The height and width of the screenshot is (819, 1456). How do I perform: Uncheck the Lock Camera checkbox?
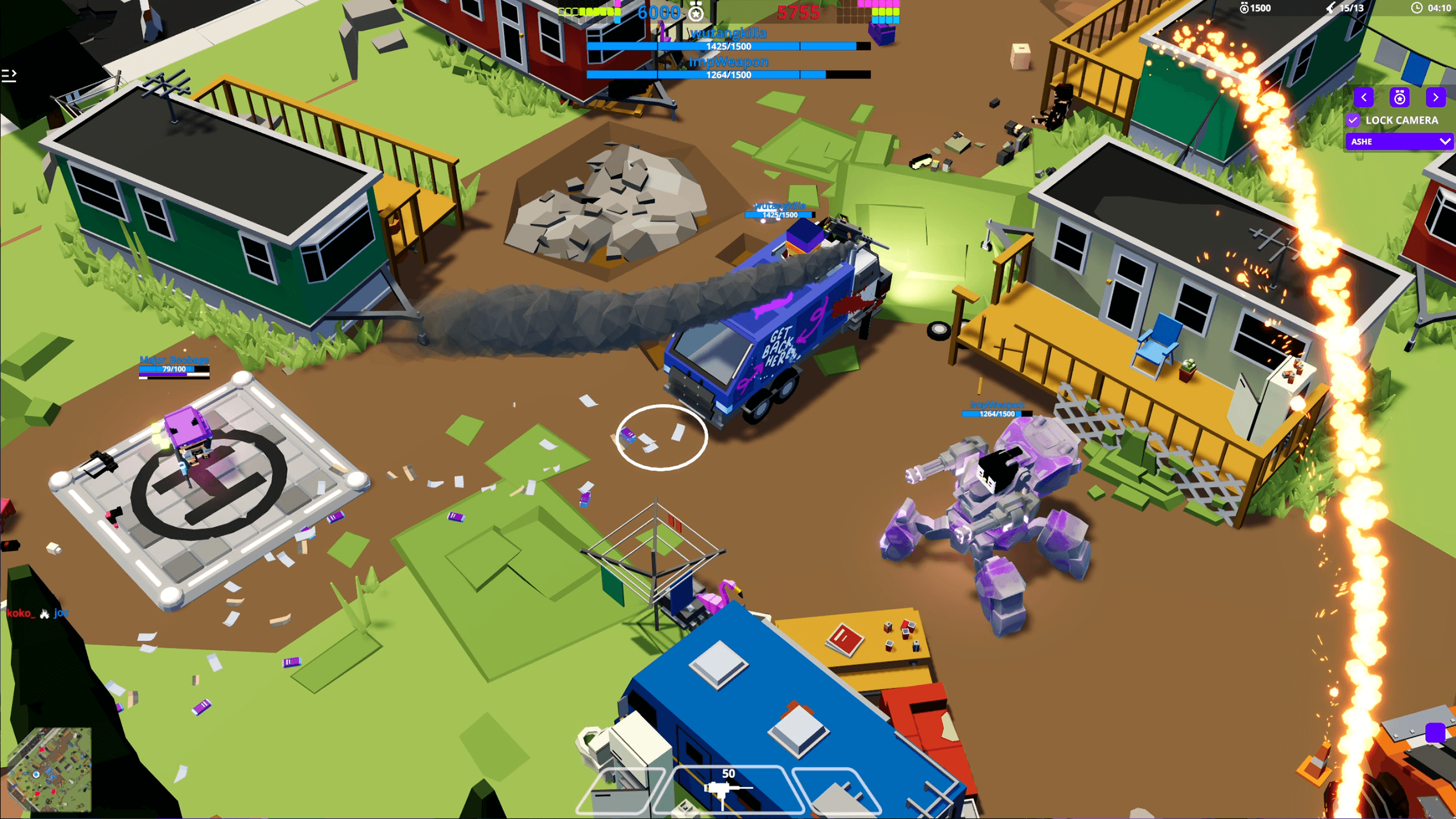pyautogui.click(x=1354, y=120)
